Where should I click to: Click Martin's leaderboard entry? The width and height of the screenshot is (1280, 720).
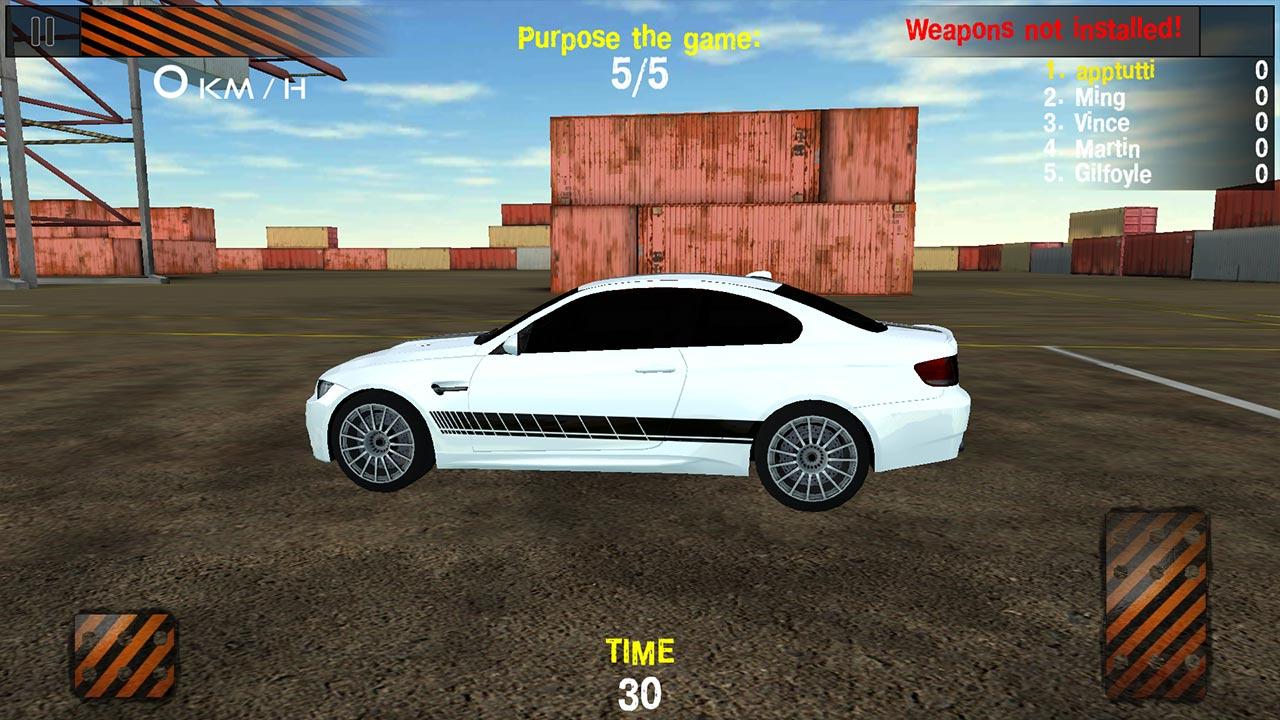pyautogui.click(x=1107, y=148)
